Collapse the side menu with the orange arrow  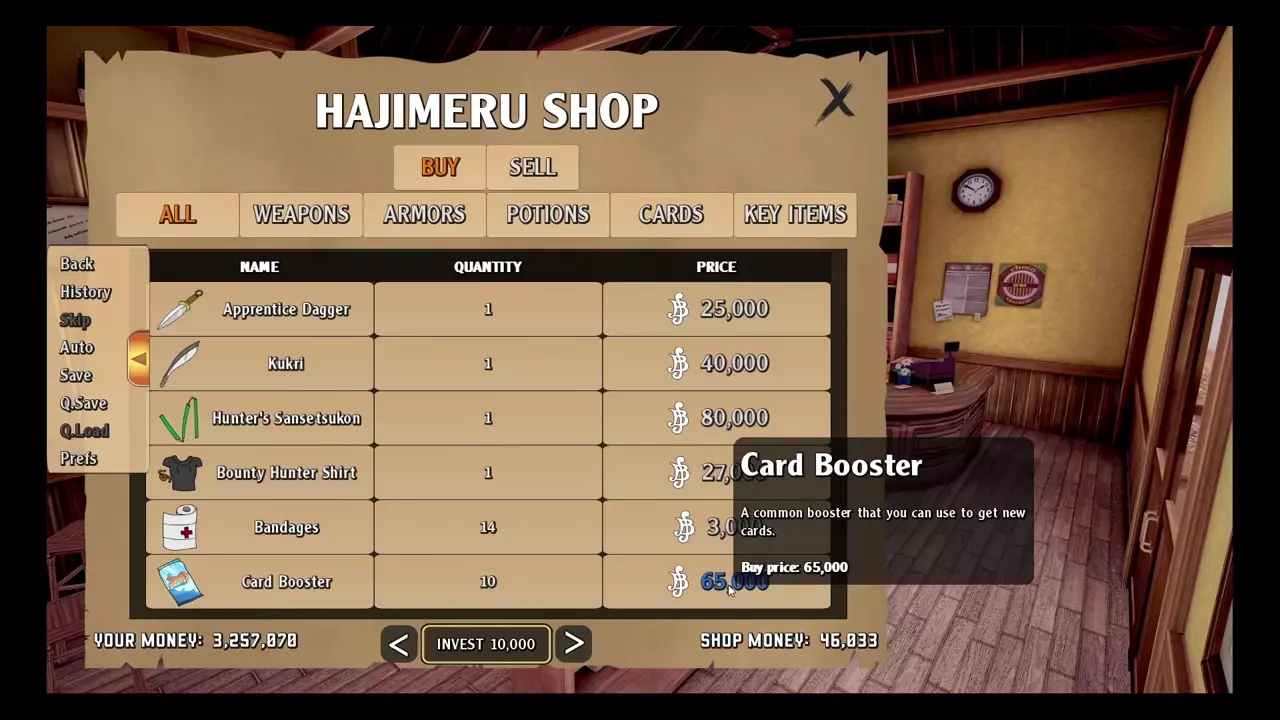pos(138,359)
